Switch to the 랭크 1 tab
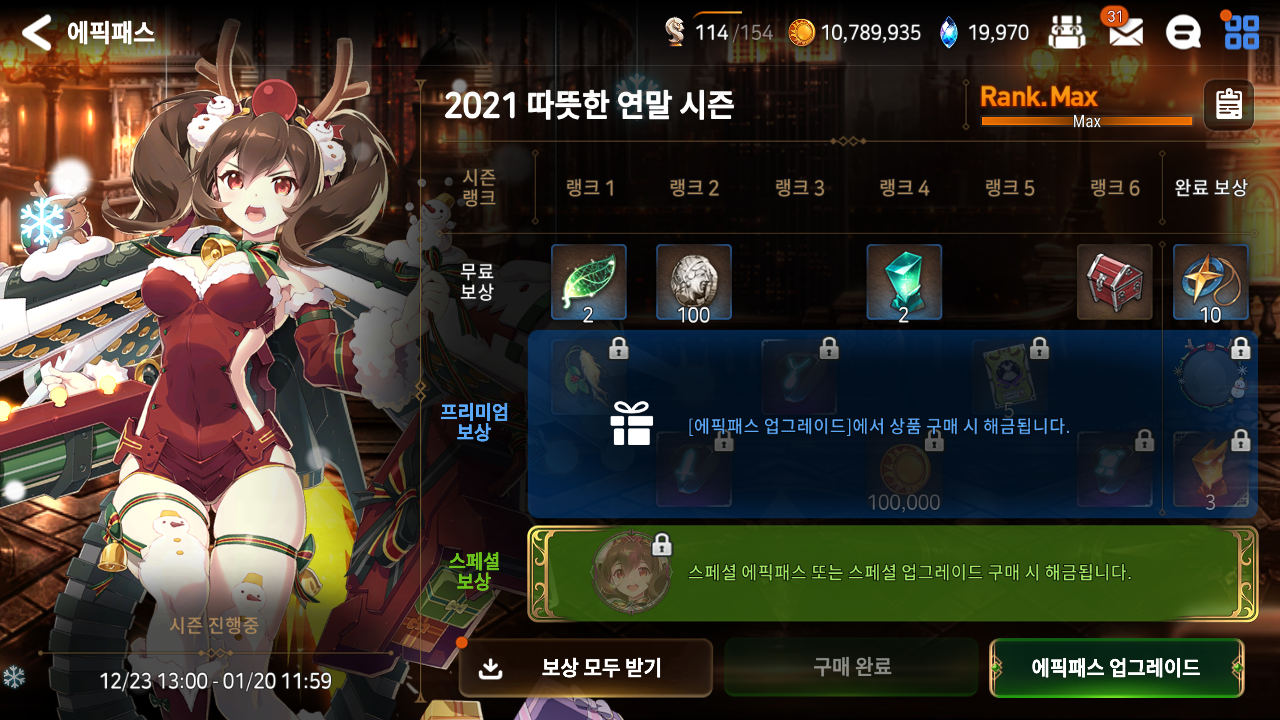The image size is (1280, 720). pos(588,187)
